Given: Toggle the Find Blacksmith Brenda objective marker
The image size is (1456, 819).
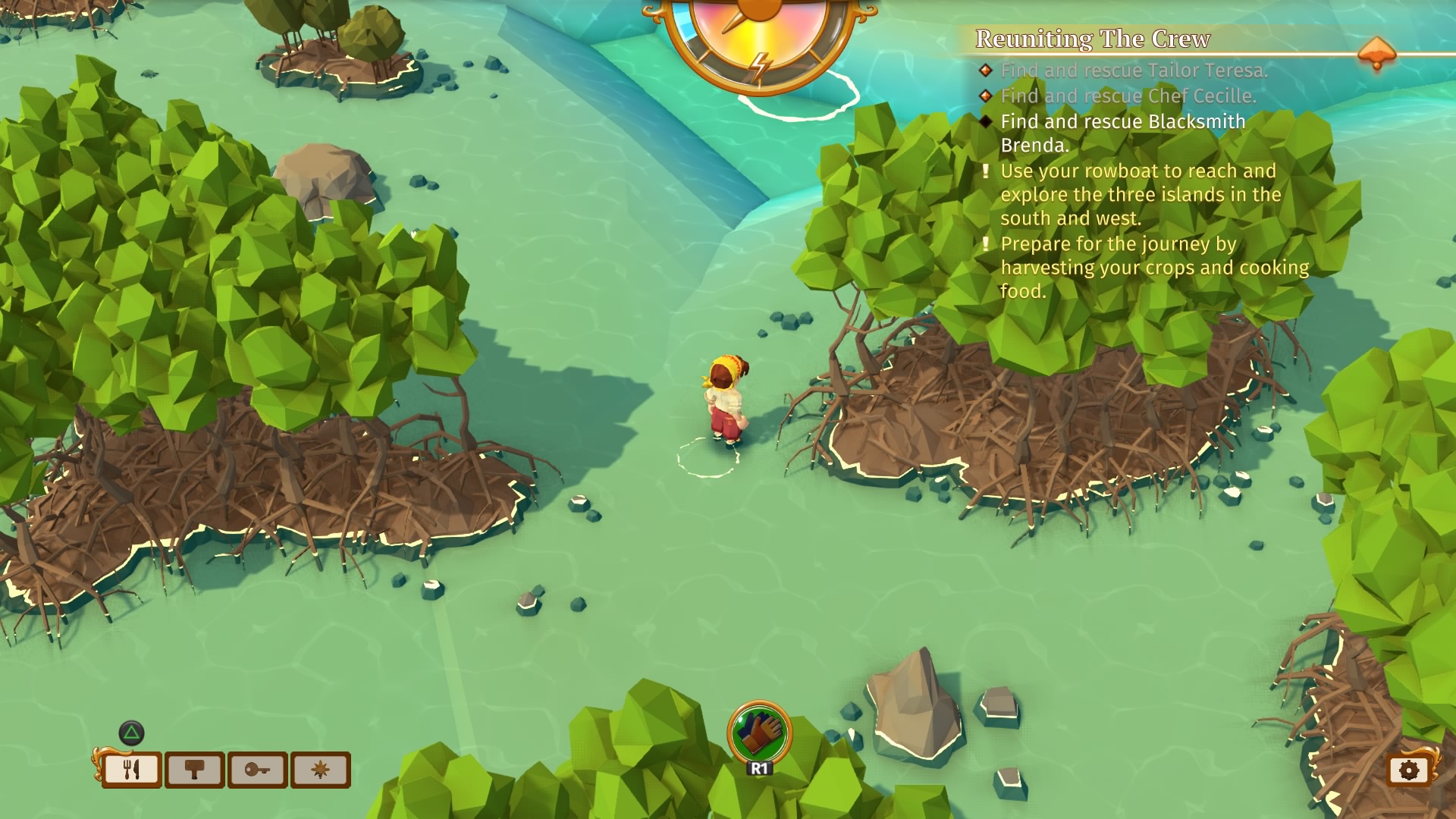Looking at the screenshot, I should 986,122.
